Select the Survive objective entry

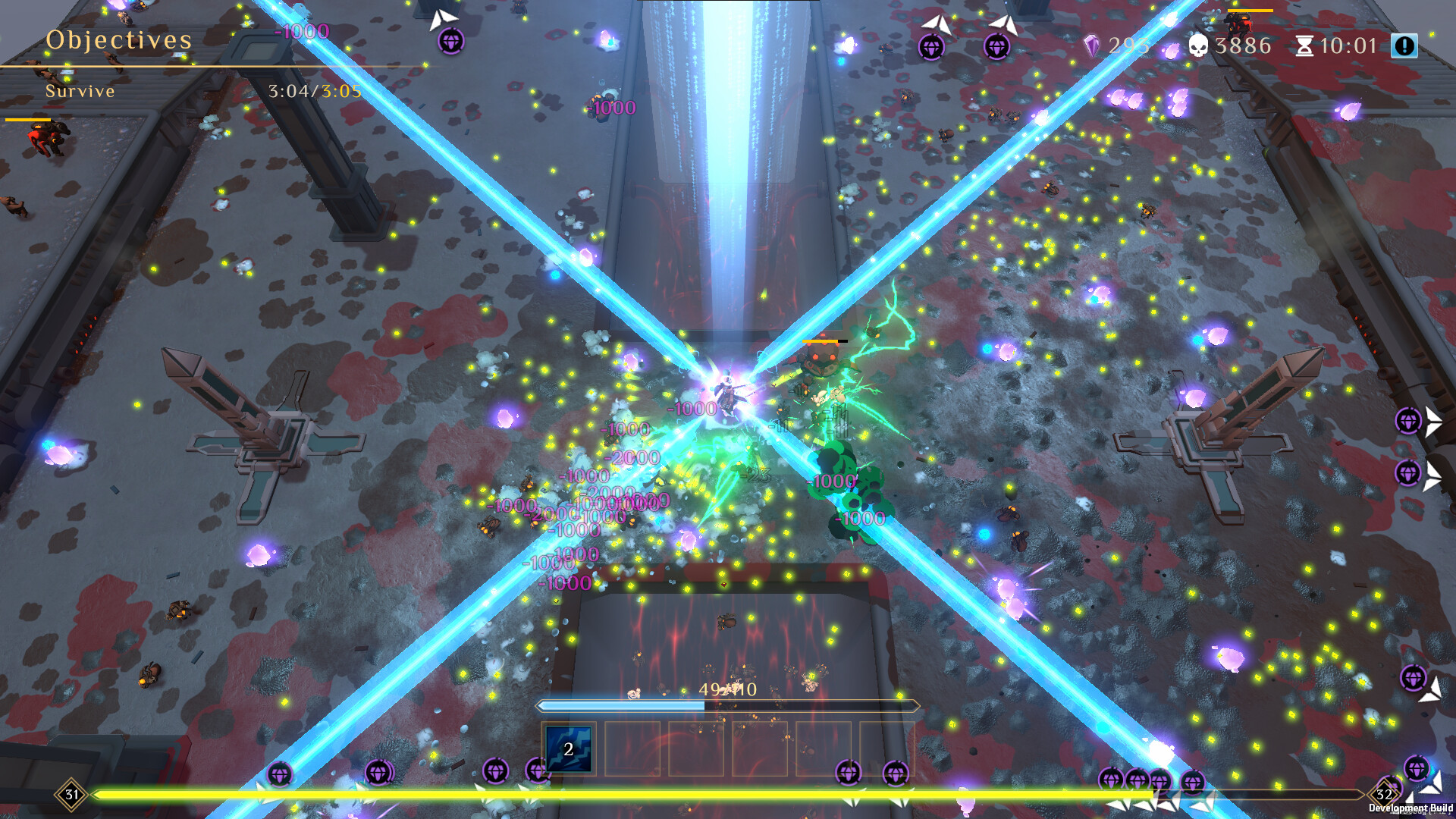pyautogui.click(x=80, y=91)
